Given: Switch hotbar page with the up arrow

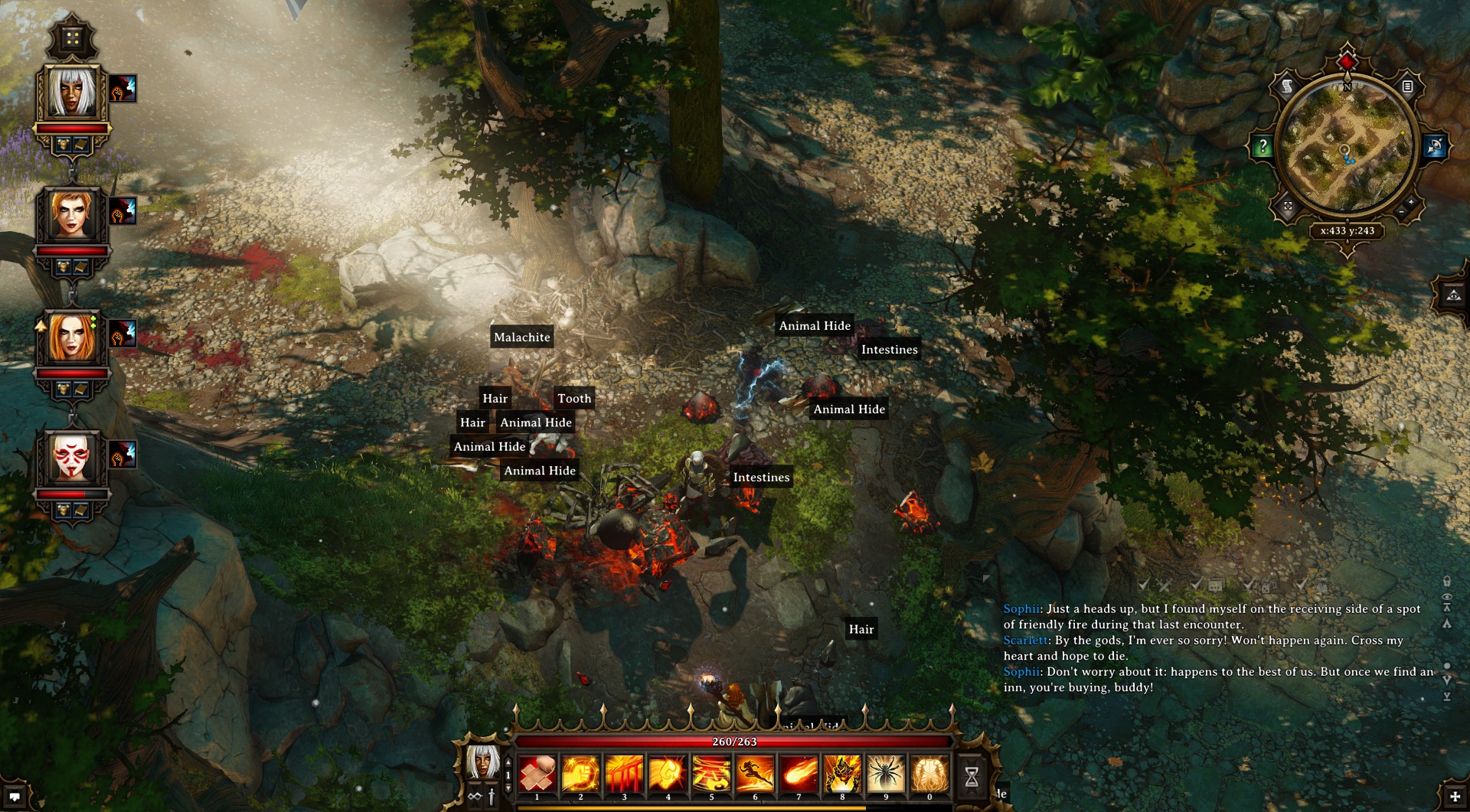Looking at the screenshot, I should 508,763.
